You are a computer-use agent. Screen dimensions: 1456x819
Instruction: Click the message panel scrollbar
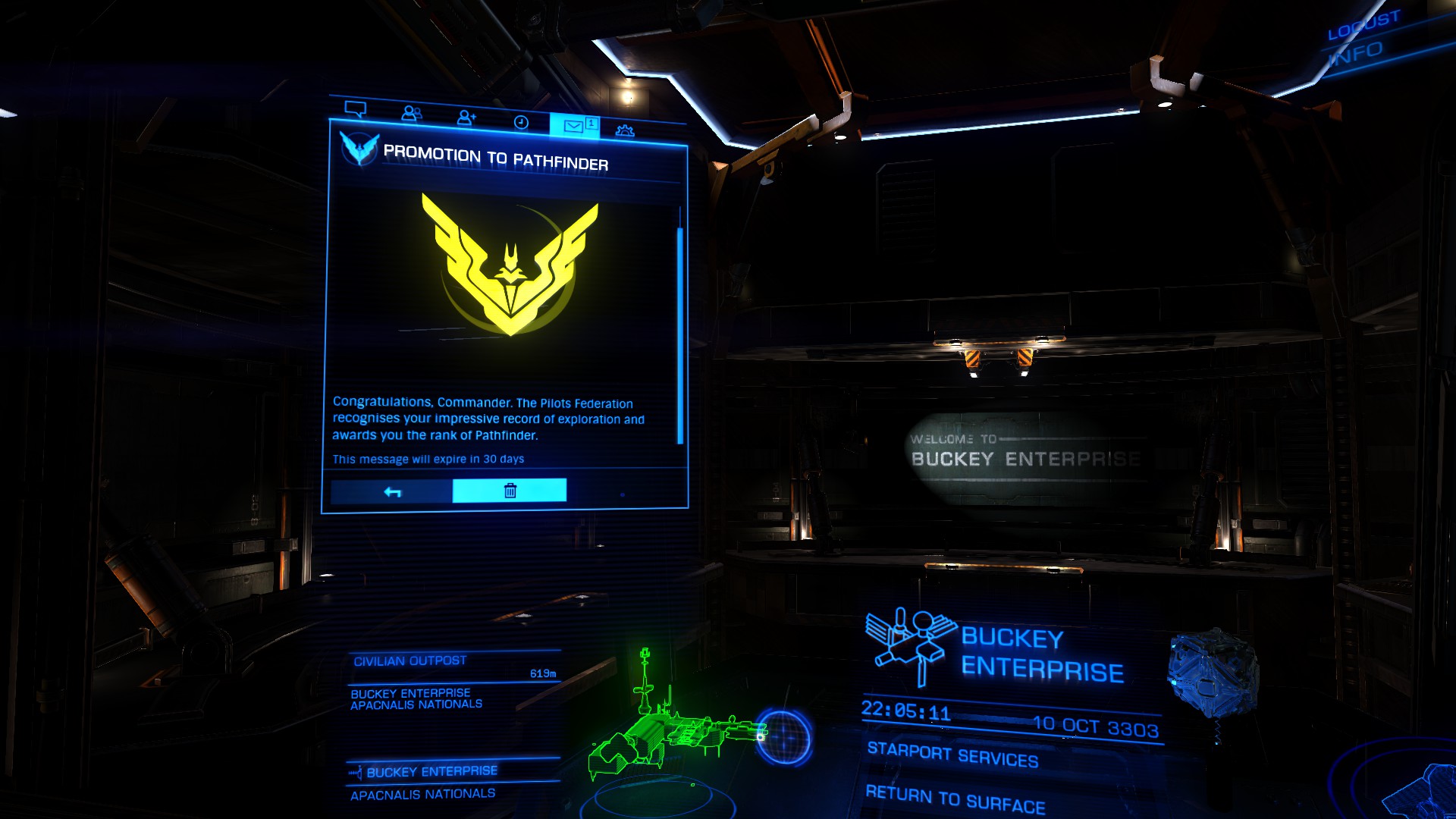coord(680,334)
